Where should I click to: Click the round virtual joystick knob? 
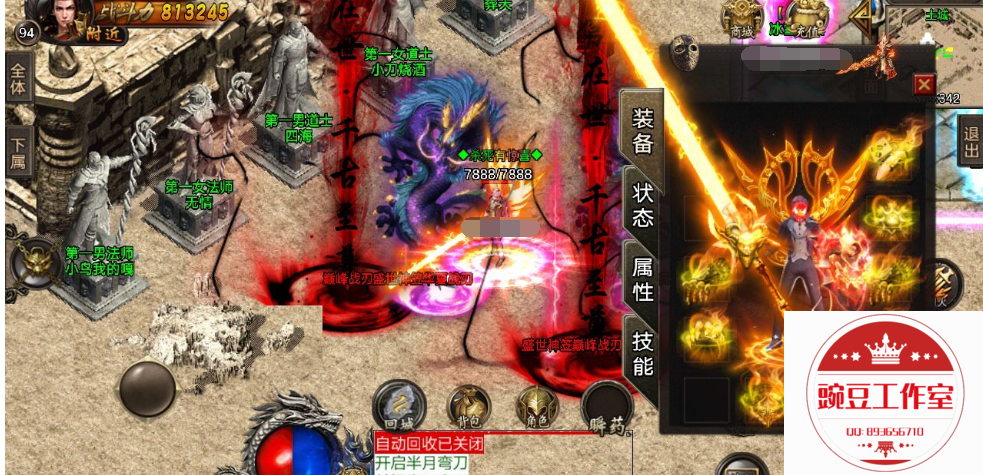point(147,389)
